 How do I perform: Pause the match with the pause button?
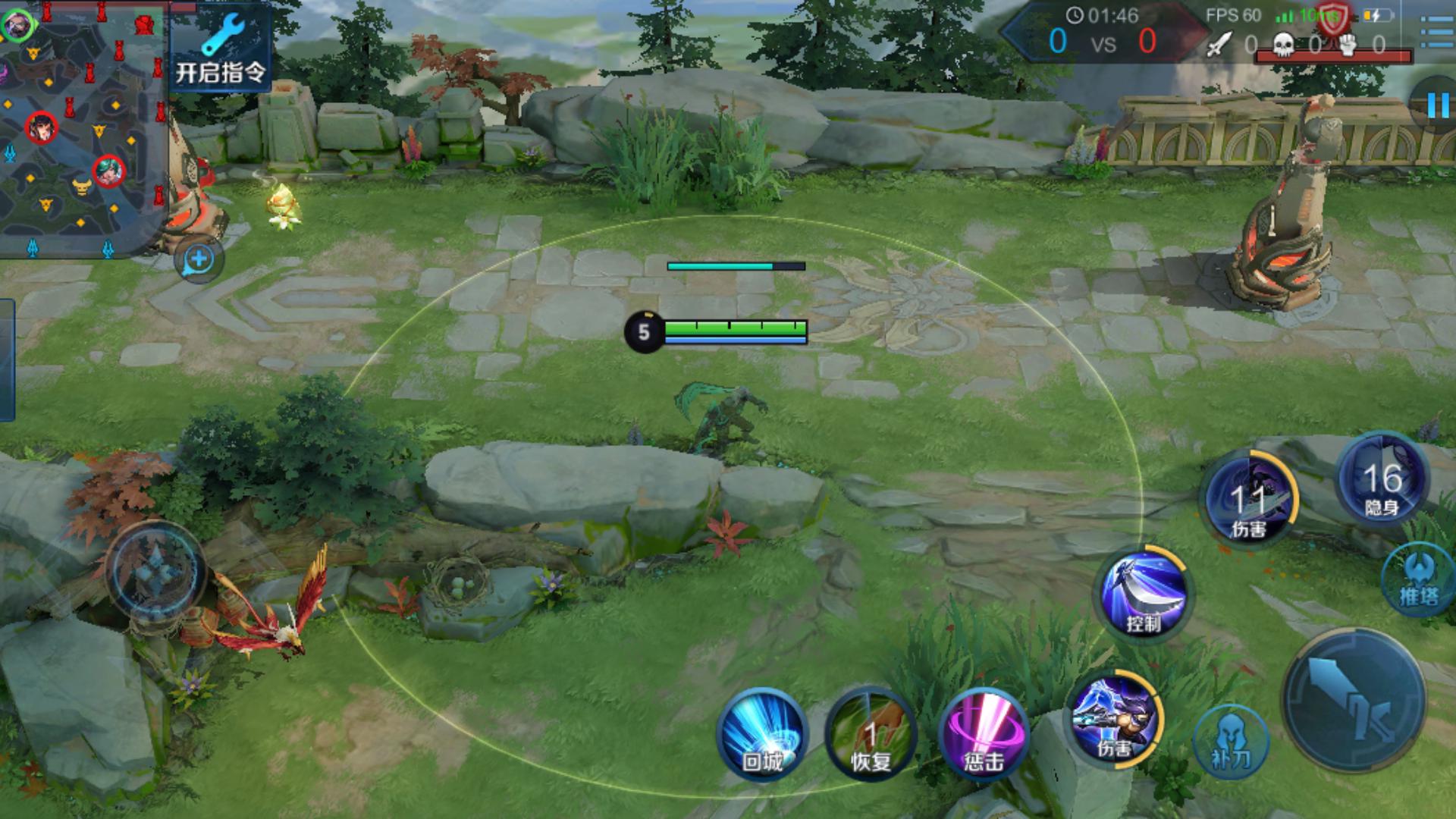[1436, 105]
